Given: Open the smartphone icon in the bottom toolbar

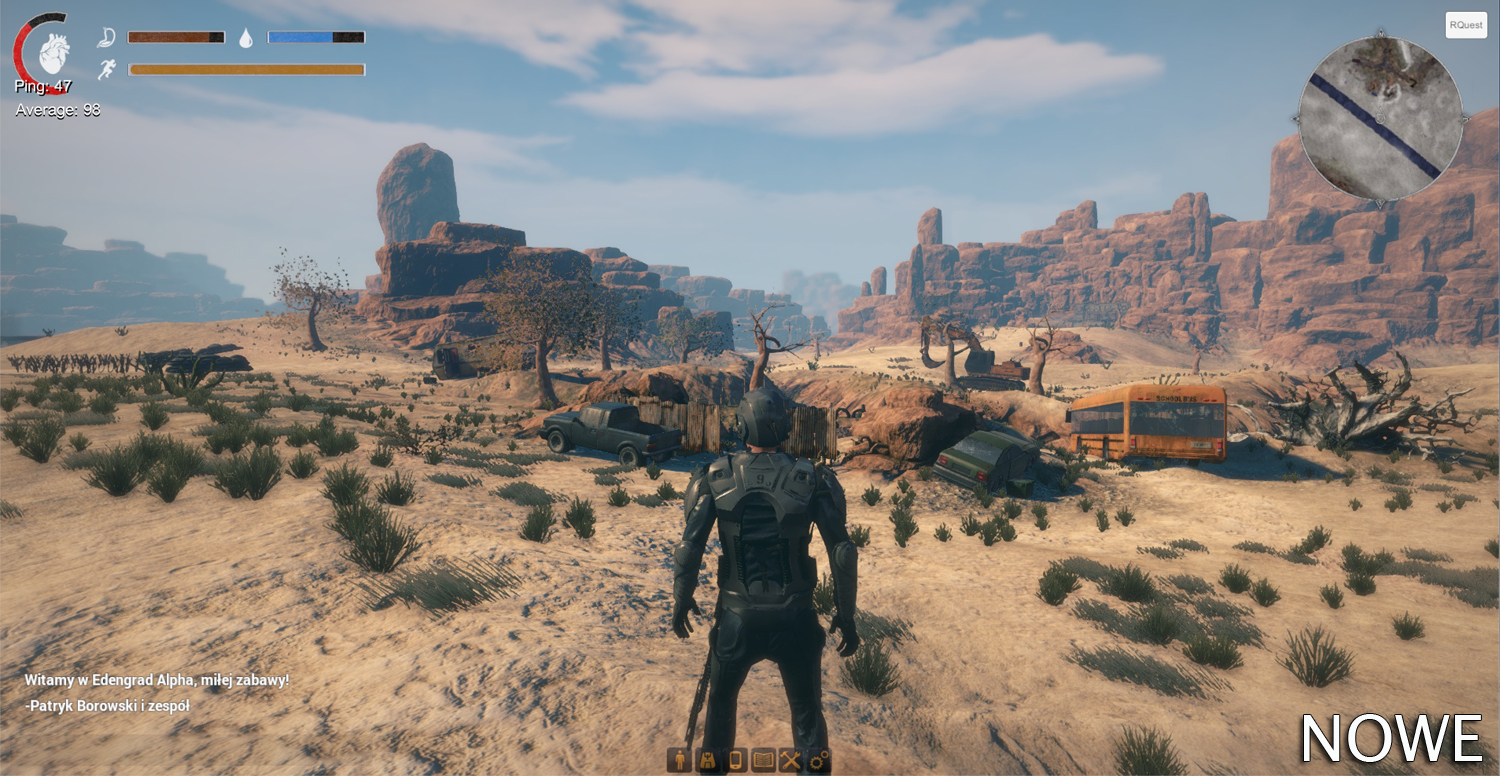Looking at the screenshot, I should pos(735,760).
